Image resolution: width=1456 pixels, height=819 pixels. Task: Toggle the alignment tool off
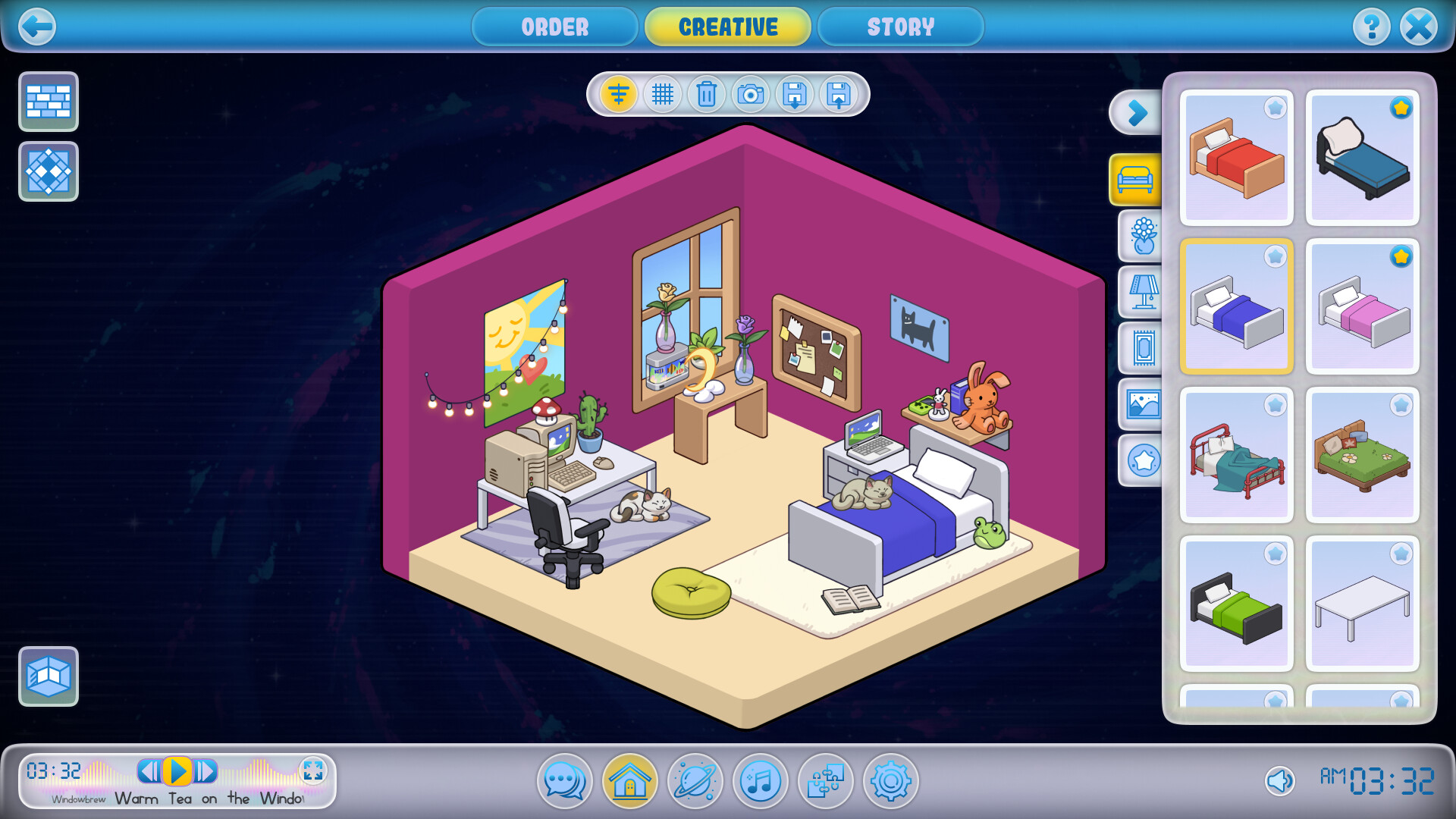[617, 95]
